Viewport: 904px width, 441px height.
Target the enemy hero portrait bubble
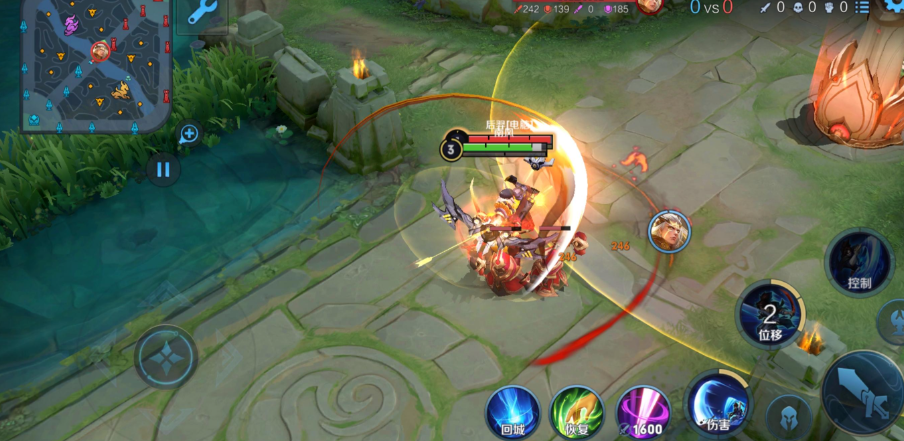pyautogui.click(x=669, y=231)
